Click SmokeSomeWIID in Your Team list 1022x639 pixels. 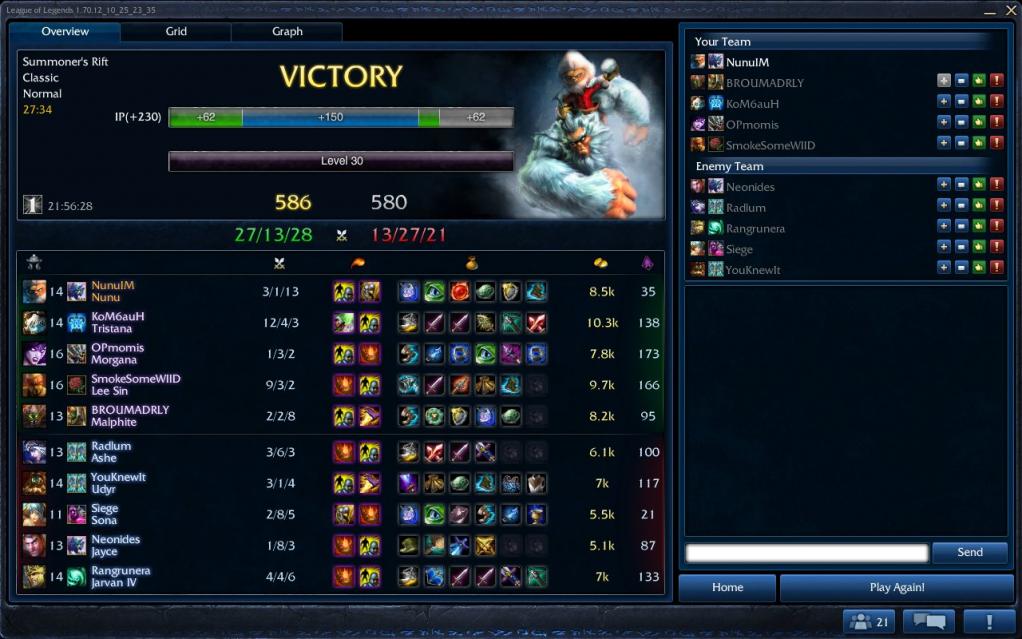[x=770, y=145]
